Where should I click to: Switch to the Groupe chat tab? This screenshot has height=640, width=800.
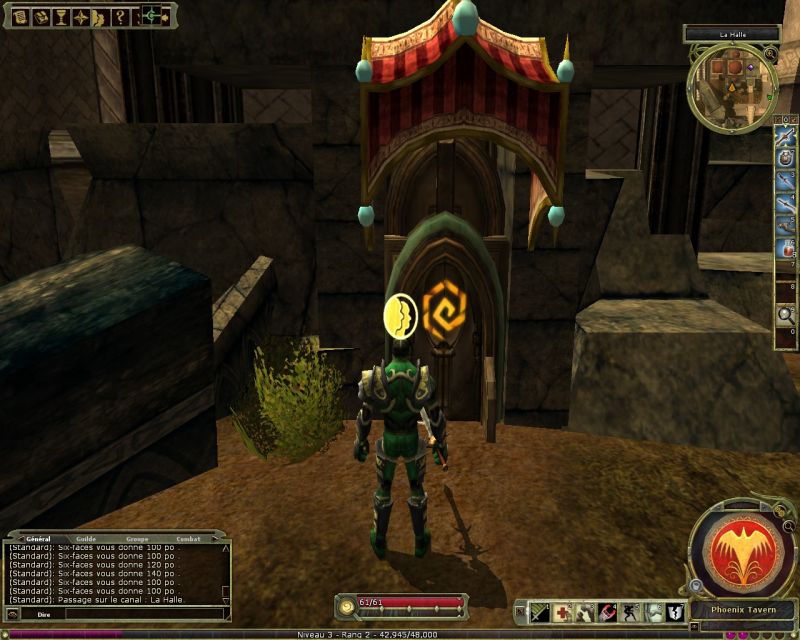coord(136,539)
